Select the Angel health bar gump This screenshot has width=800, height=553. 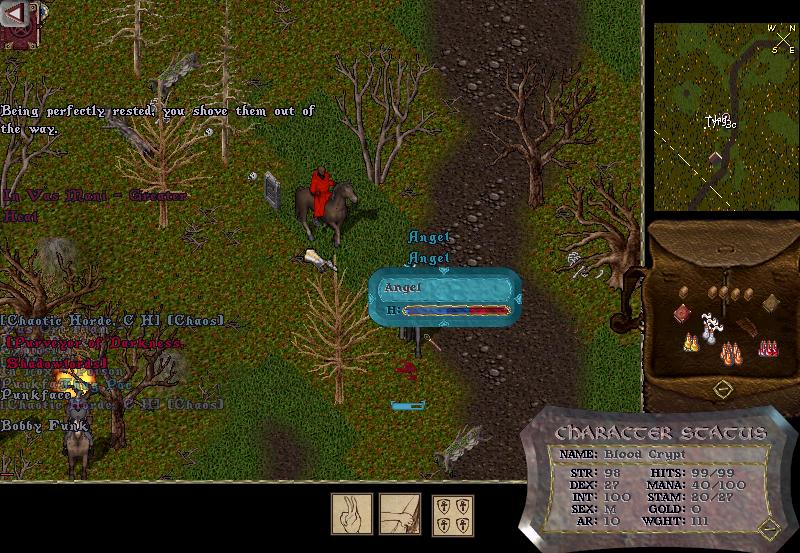coord(445,297)
